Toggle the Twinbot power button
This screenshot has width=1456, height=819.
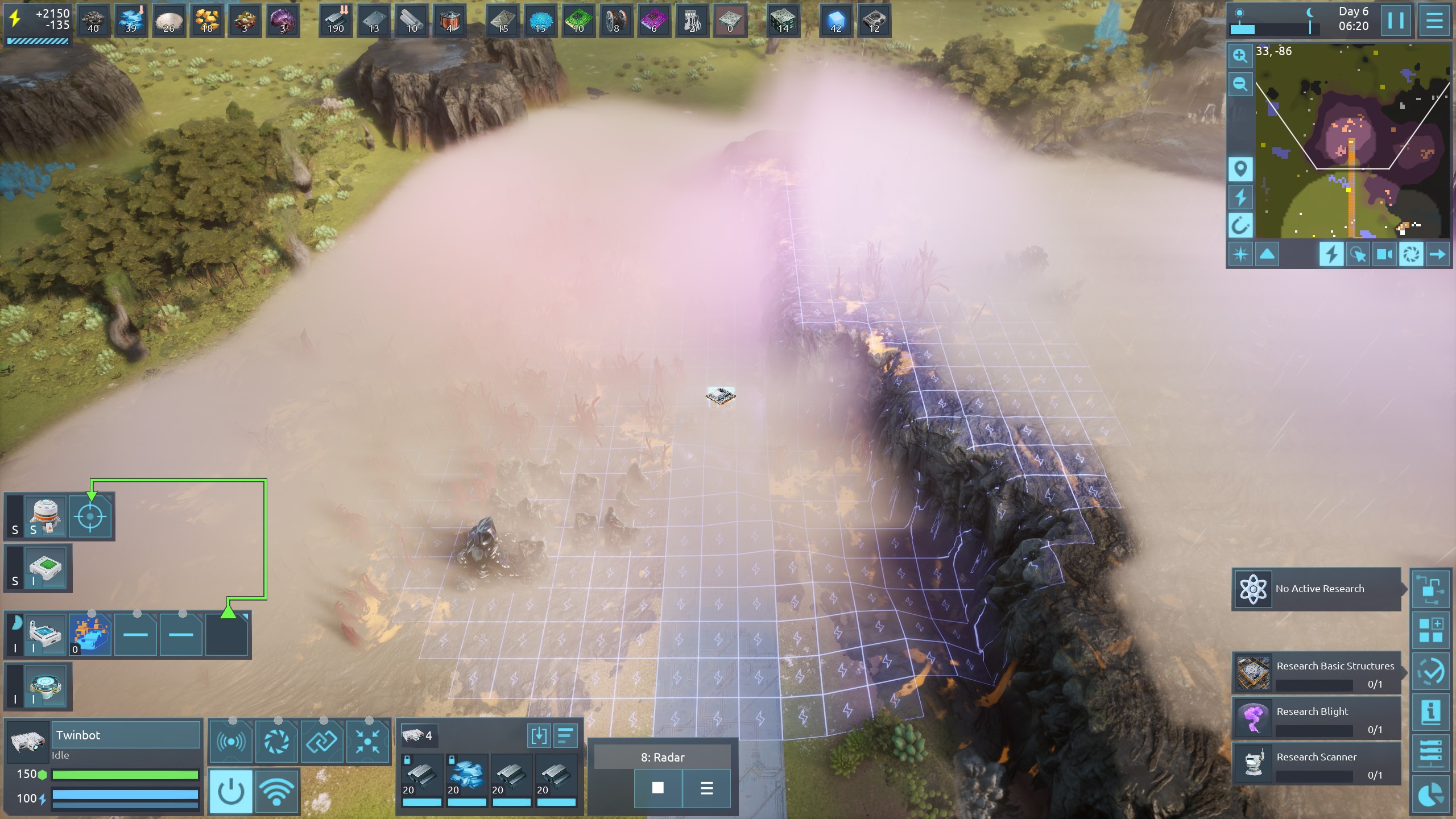tap(231, 791)
